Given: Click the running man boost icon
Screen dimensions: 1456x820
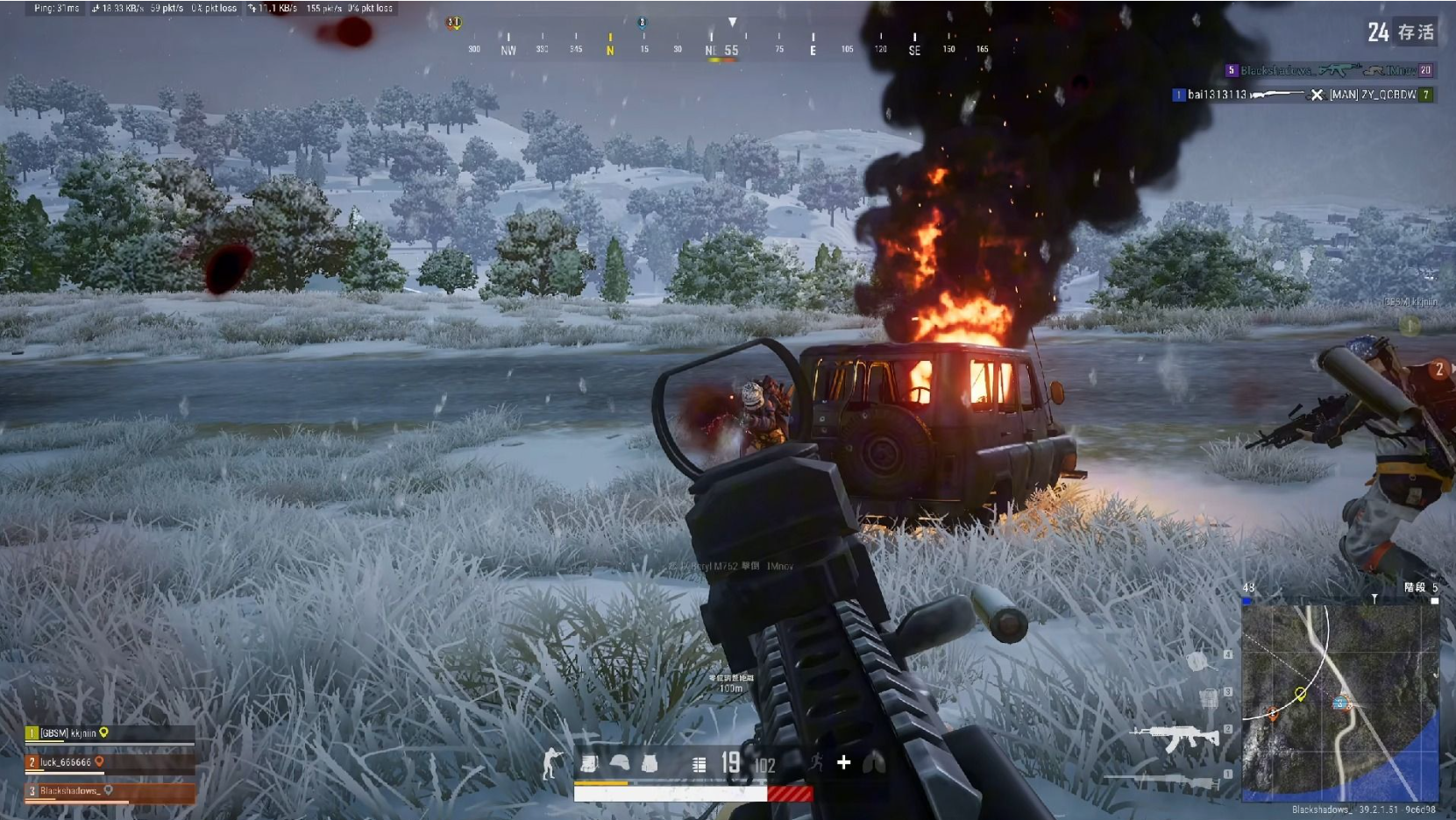Looking at the screenshot, I should tap(816, 763).
